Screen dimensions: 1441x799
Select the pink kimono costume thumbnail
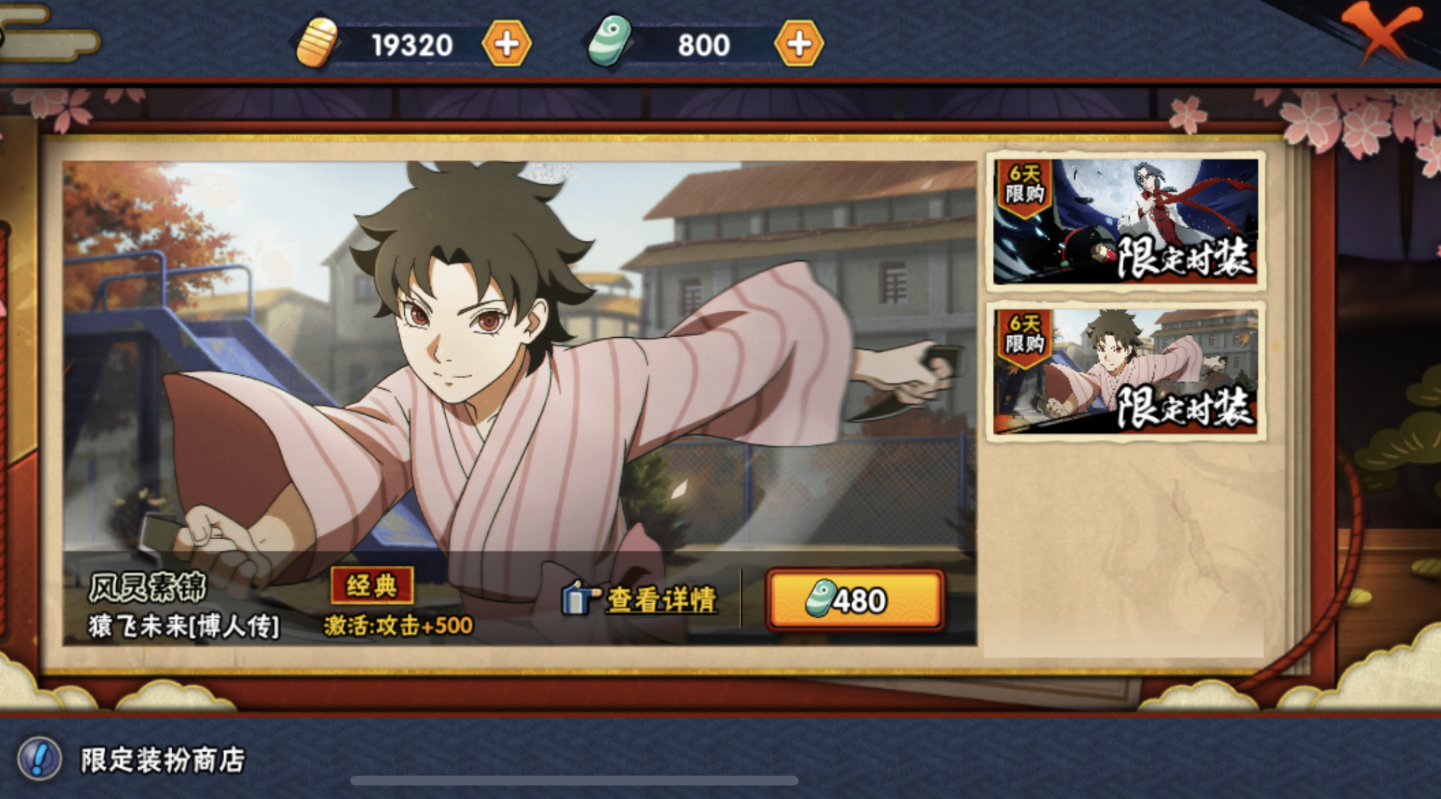tap(1125, 371)
